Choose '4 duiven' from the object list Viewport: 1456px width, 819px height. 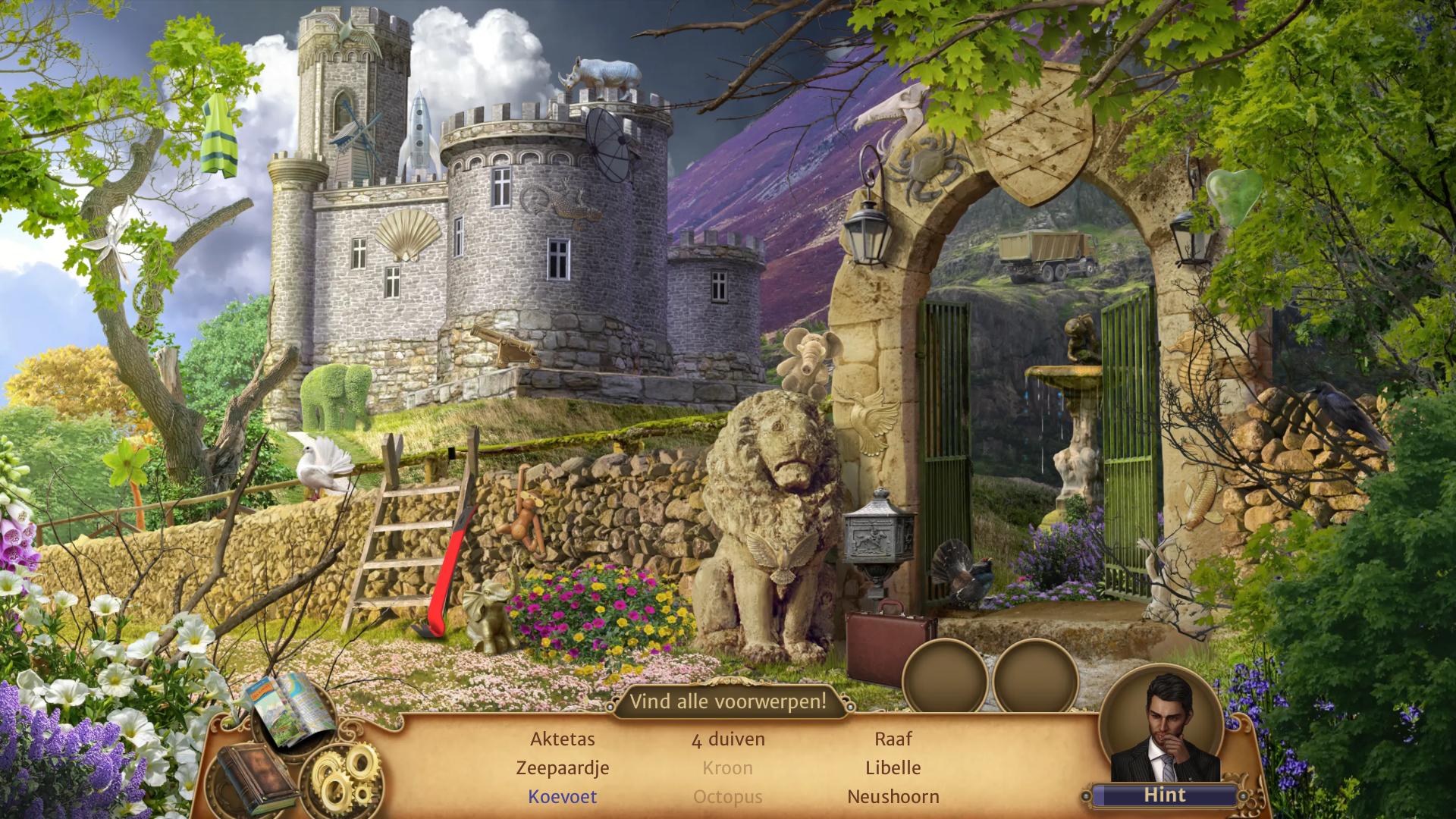pos(728,739)
